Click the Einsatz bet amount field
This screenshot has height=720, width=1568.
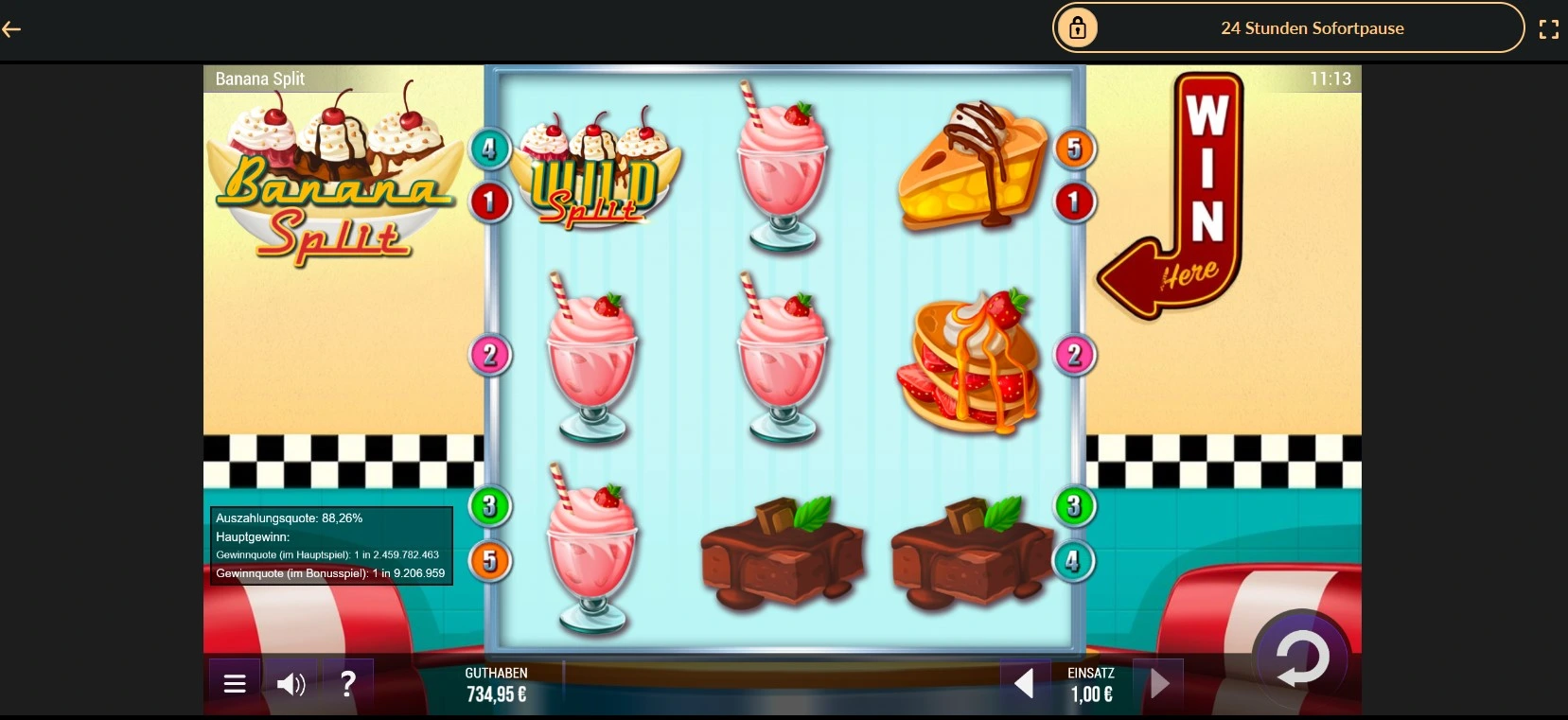pos(1093,693)
